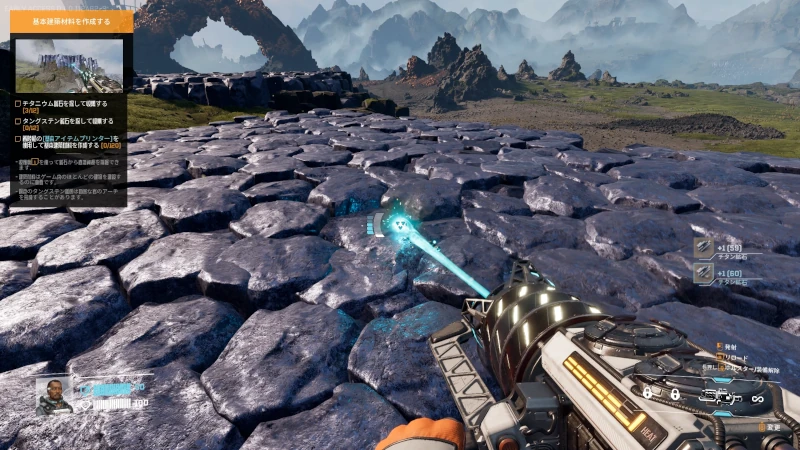Tick the titanium ore objective checkbox
This screenshot has height=450, width=800.
pos(18,102)
